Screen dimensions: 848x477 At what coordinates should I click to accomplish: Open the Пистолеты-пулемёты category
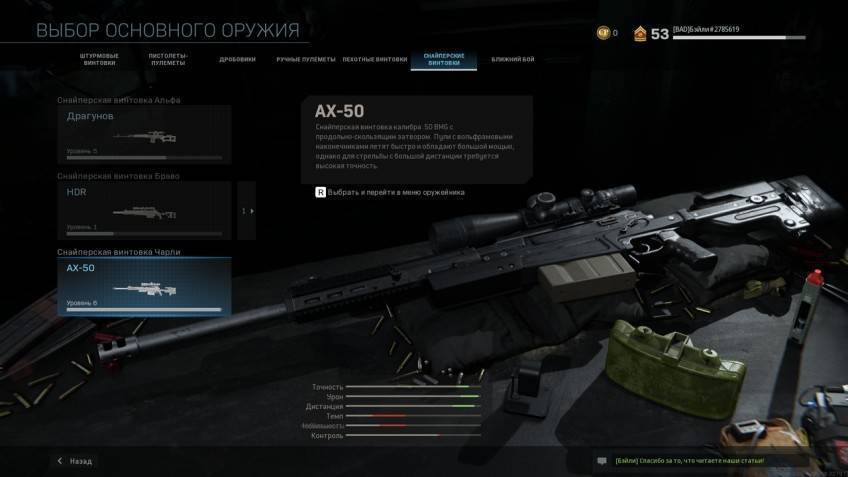[167, 60]
